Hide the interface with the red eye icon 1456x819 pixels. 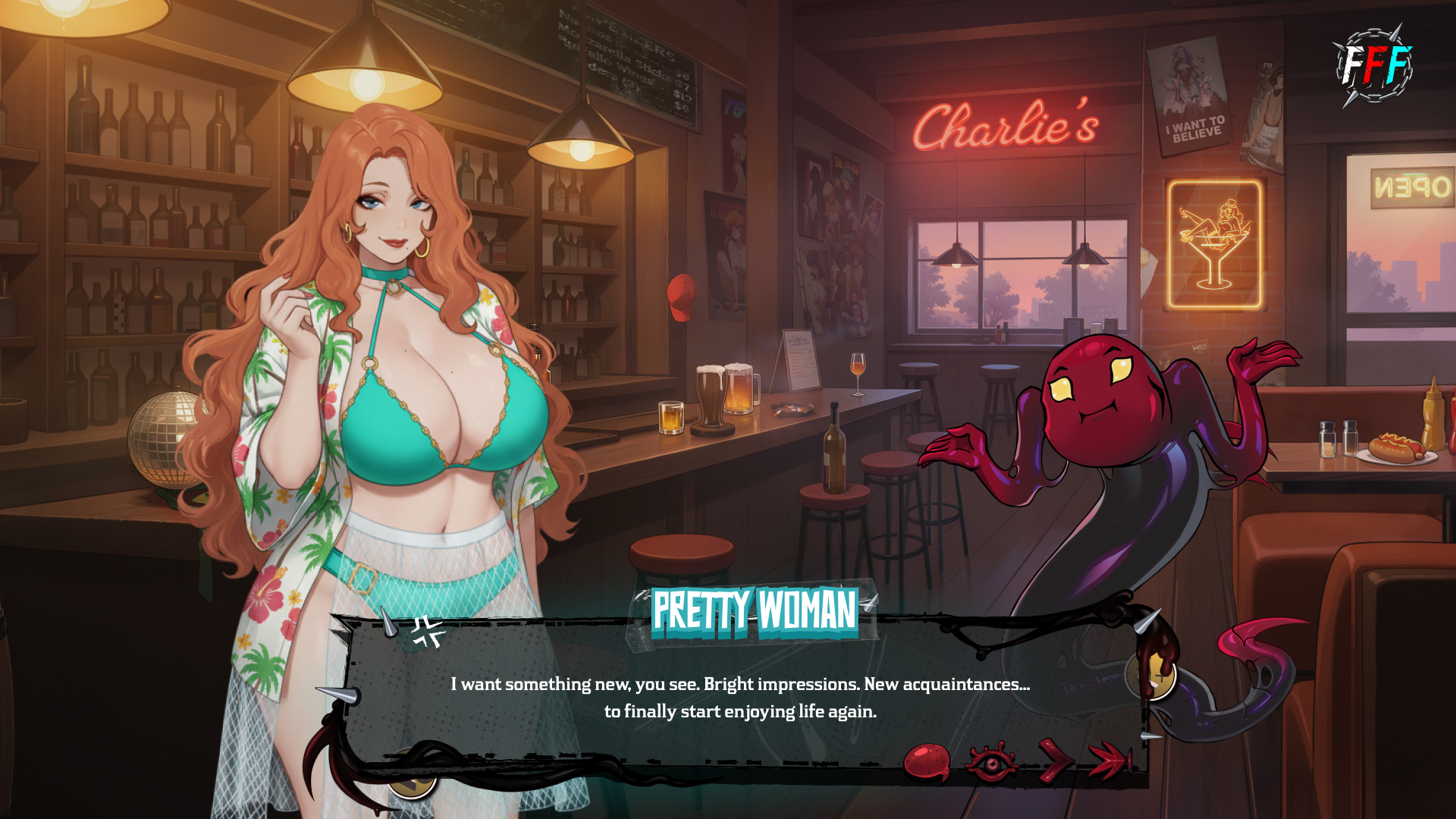(990, 761)
